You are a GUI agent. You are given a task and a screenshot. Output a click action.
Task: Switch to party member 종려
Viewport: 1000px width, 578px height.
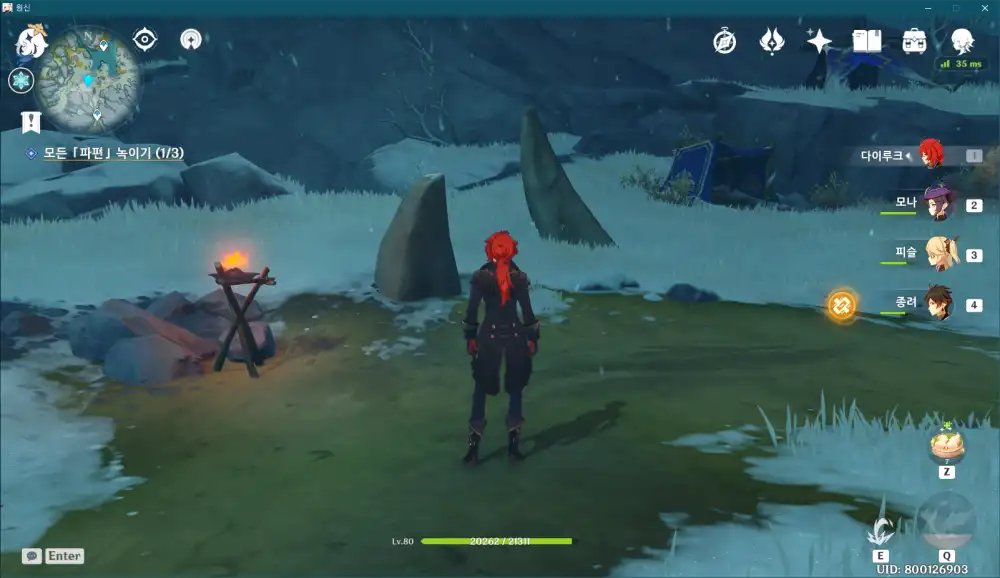point(937,303)
